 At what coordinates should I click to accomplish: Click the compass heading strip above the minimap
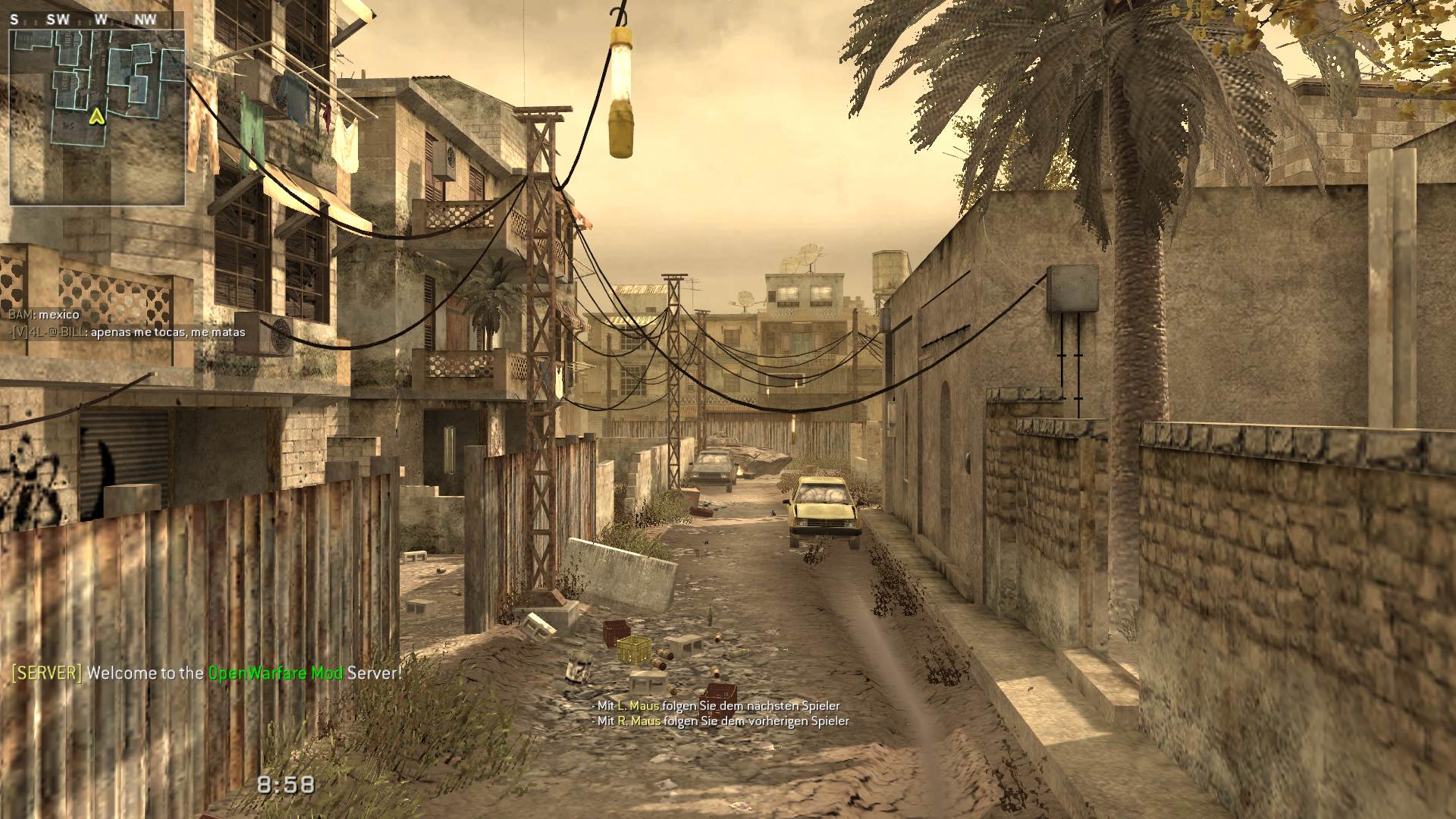(x=97, y=20)
